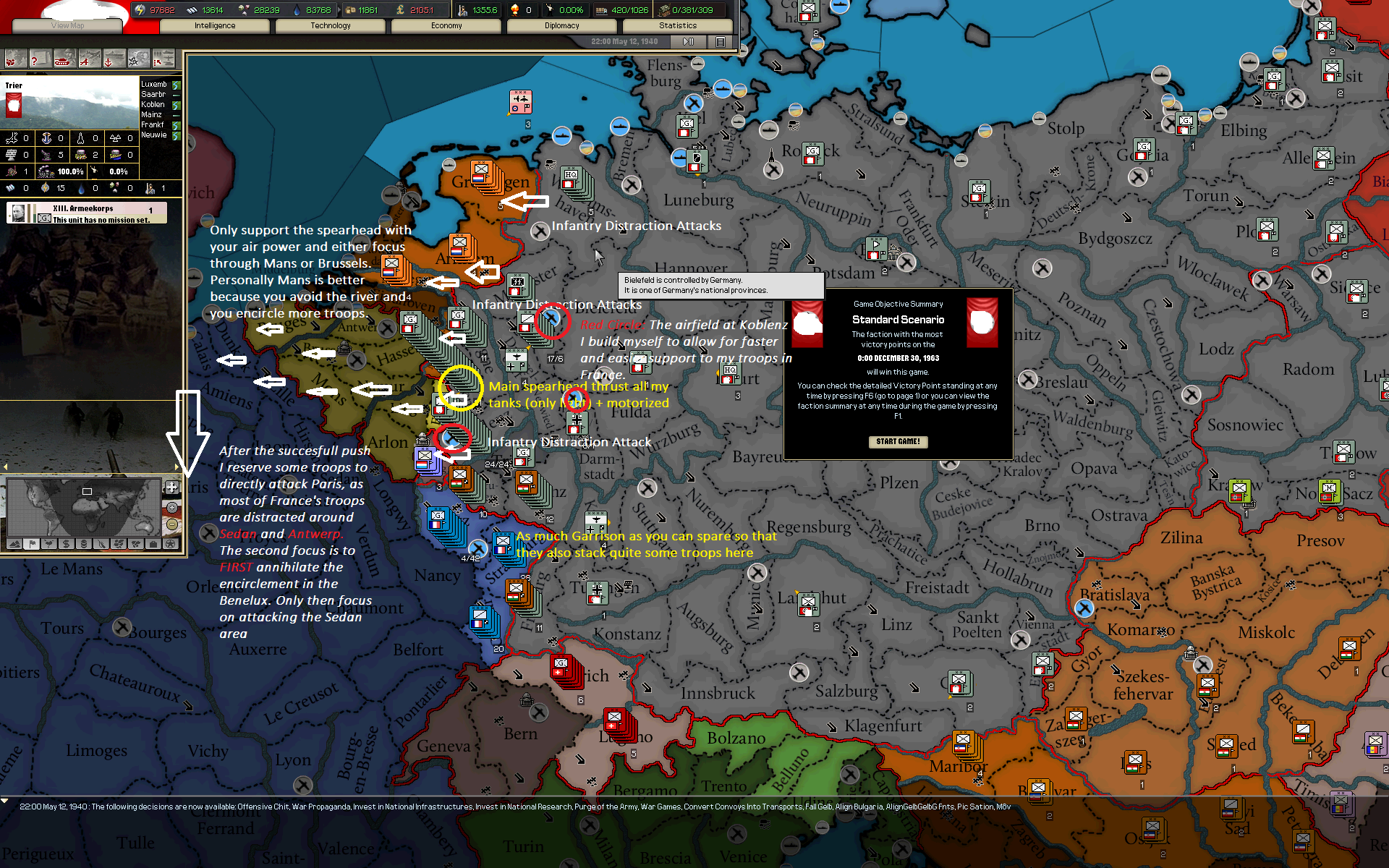This screenshot has height=868, width=1389.
Task: Click Europe on the minimap world view
Action: click(x=87, y=491)
